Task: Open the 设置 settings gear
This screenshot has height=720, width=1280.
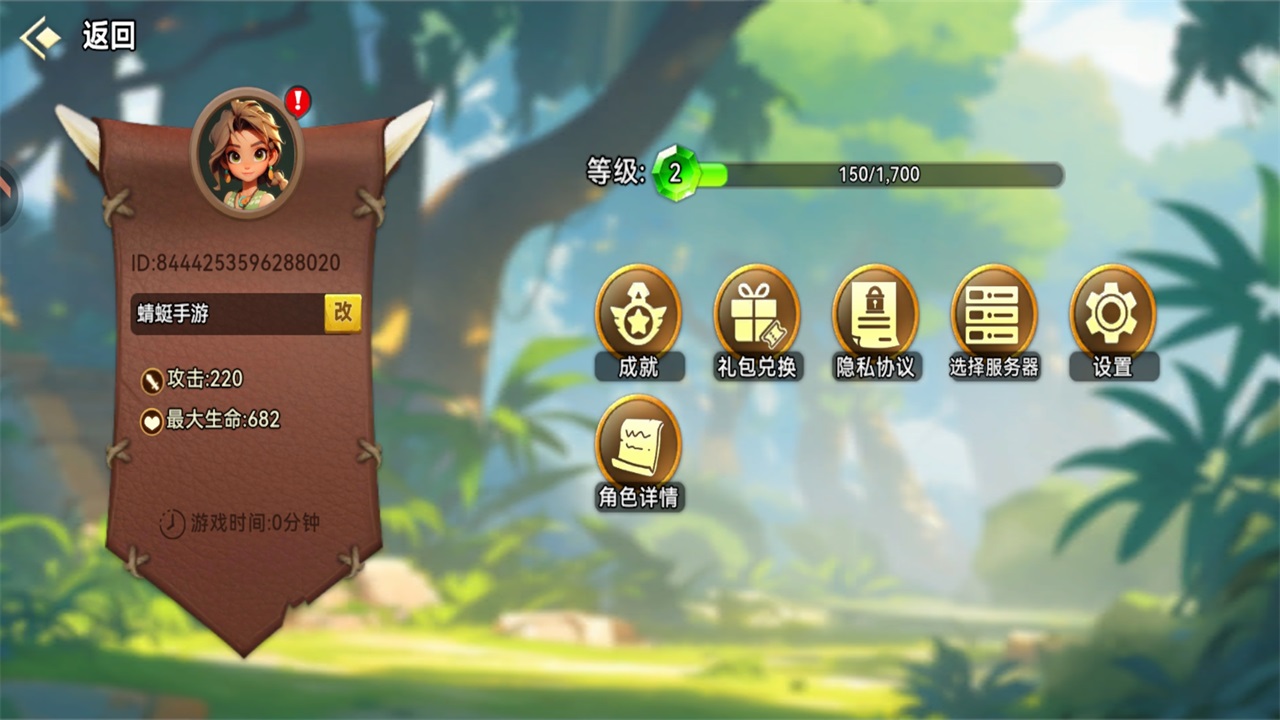Action: (1112, 320)
